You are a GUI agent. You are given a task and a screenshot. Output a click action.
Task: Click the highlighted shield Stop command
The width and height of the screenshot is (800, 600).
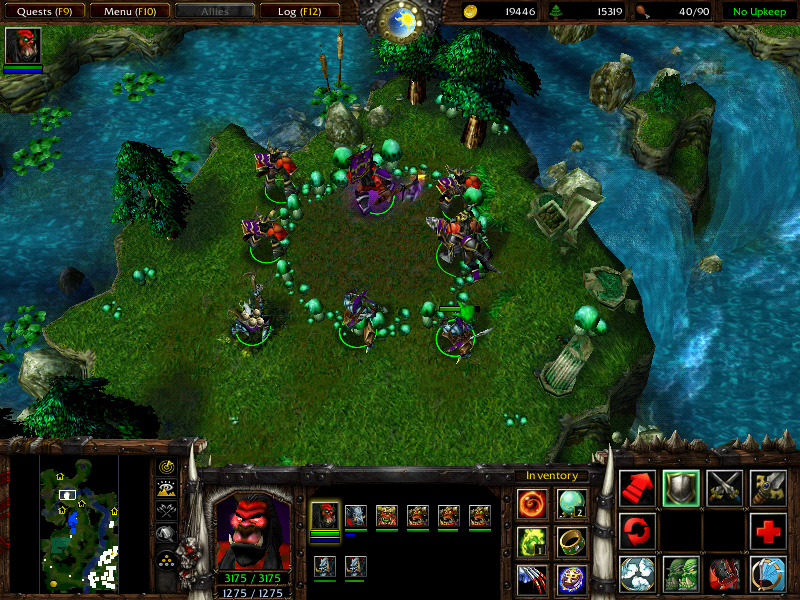pos(680,487)
